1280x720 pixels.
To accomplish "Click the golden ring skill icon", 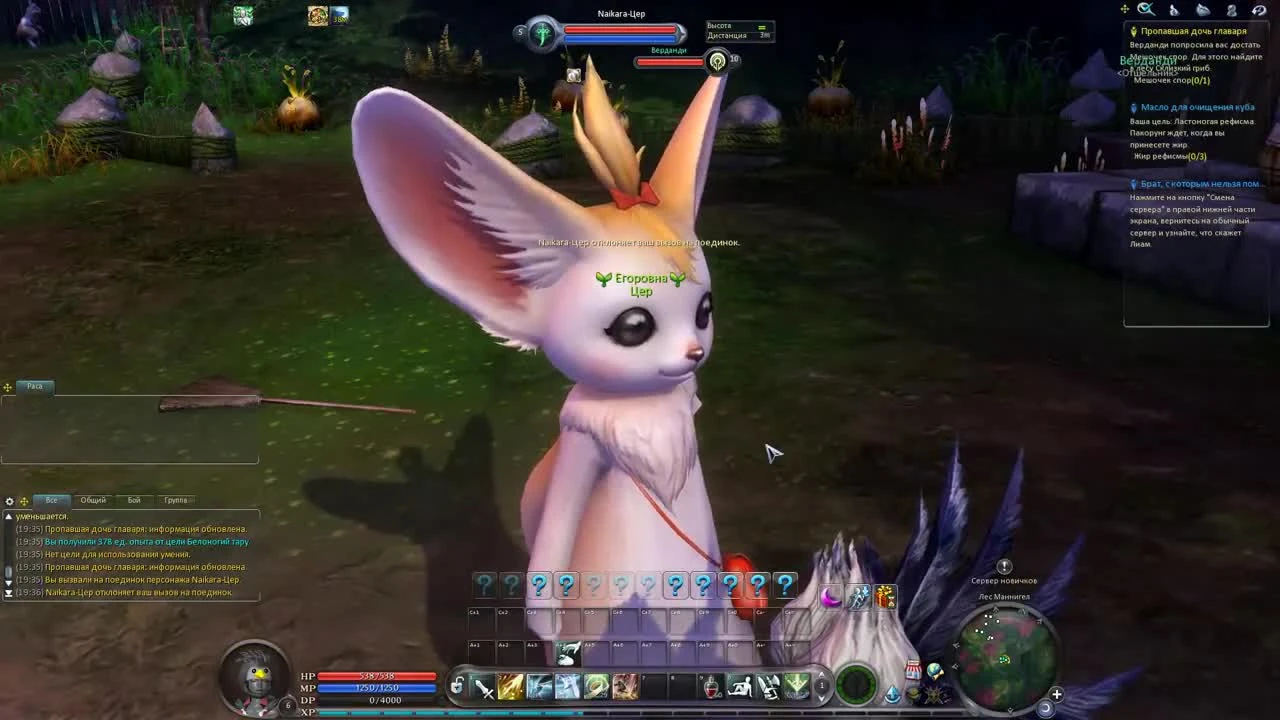I will click(x=596, y=687).
